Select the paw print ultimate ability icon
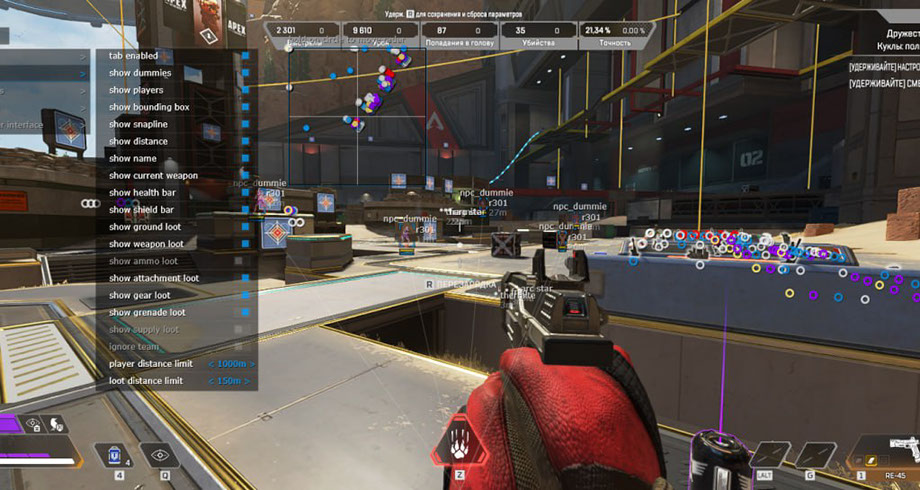 [x=459, y=441]
